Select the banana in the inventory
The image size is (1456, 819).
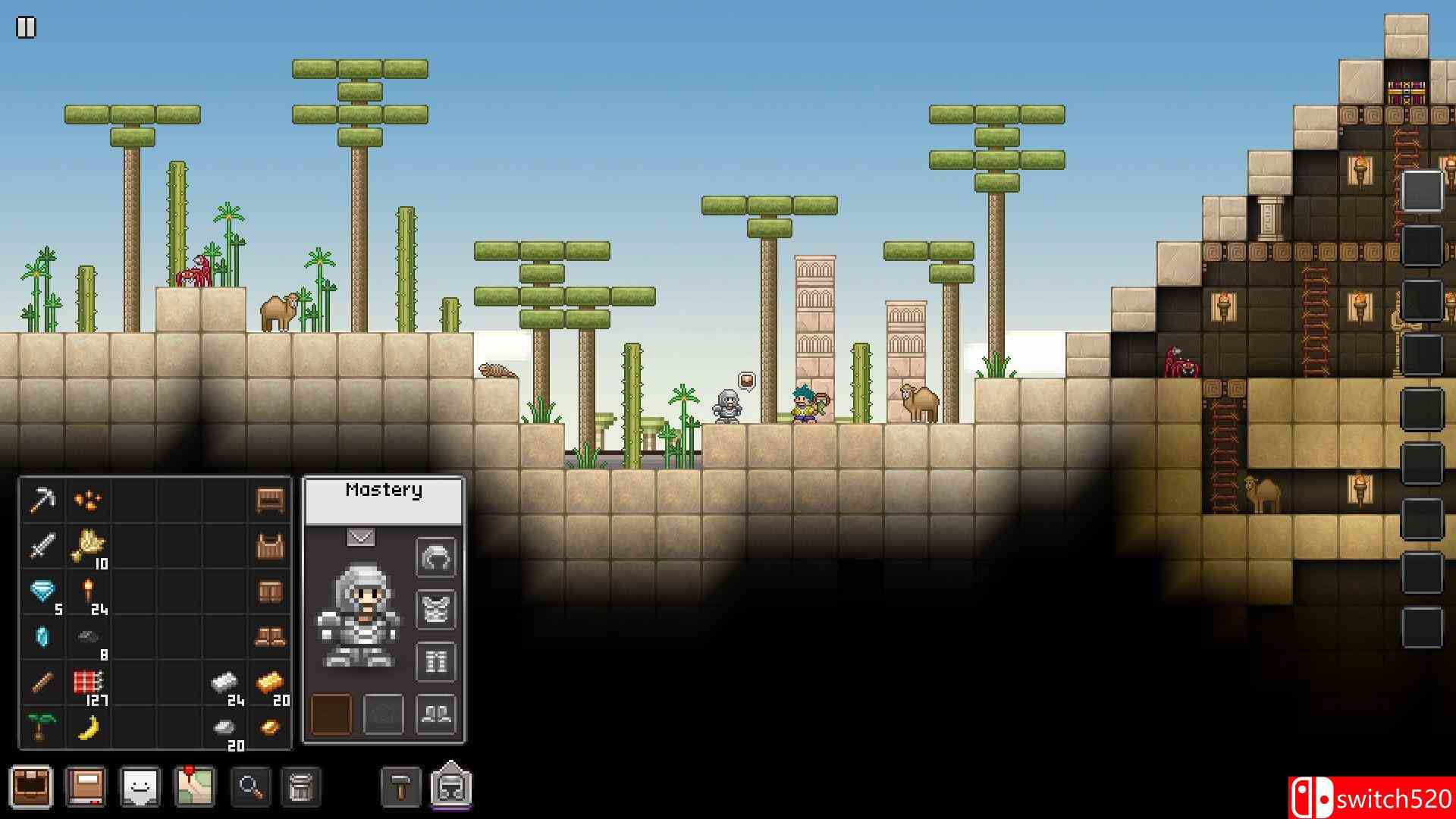[x=89, y=728]
